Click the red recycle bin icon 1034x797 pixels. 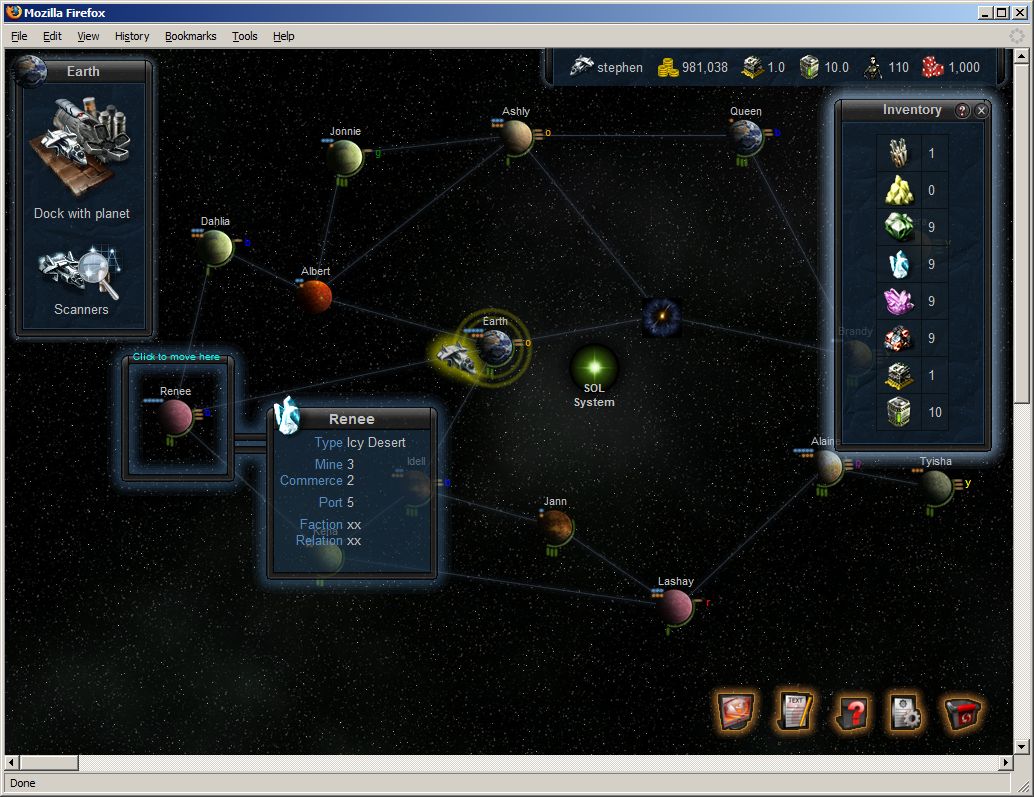point(962,712)
